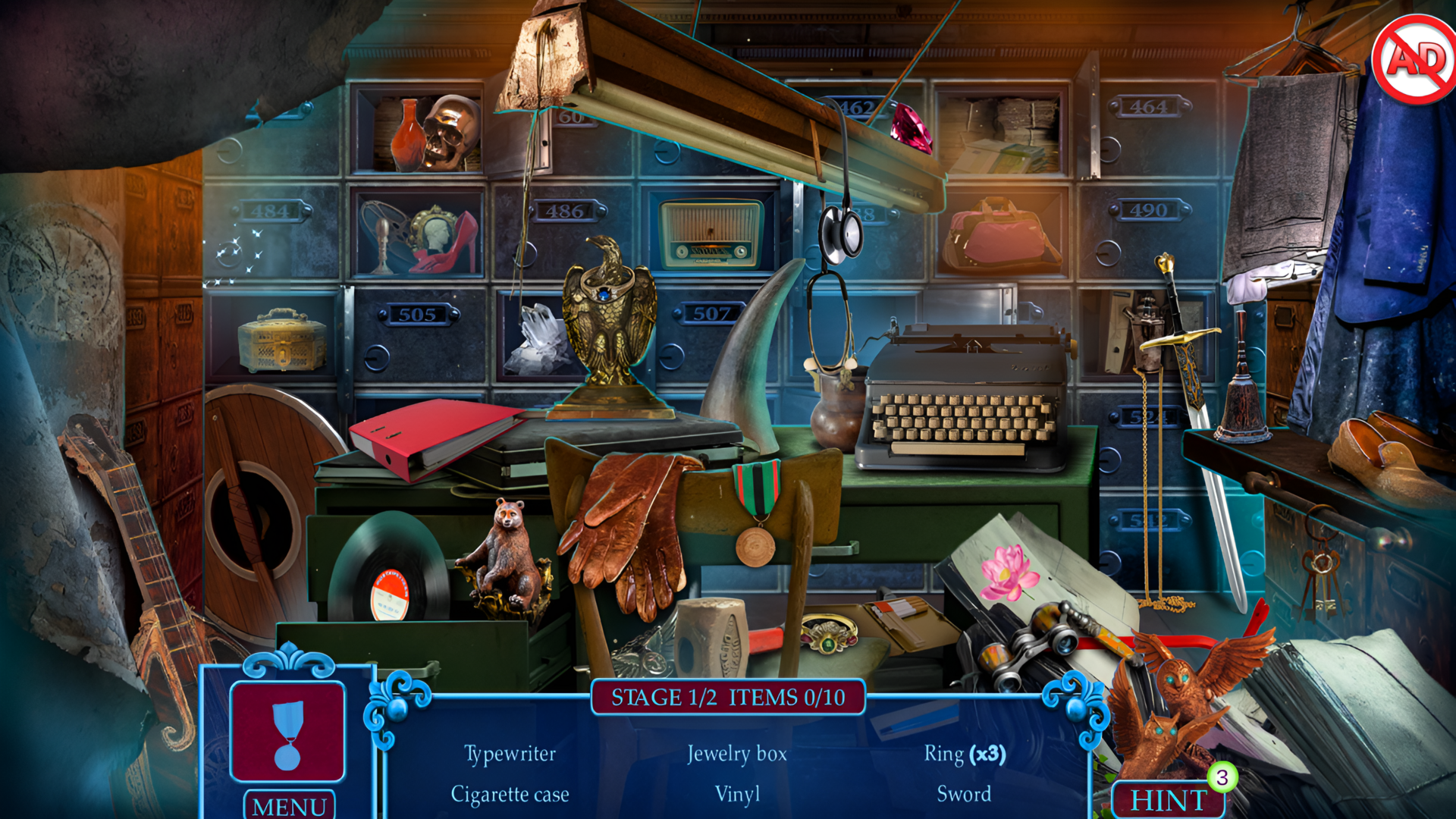This screenshot has height=819, width=1456.
Task: Select Sword from the item list
Action: coord(966,795)
